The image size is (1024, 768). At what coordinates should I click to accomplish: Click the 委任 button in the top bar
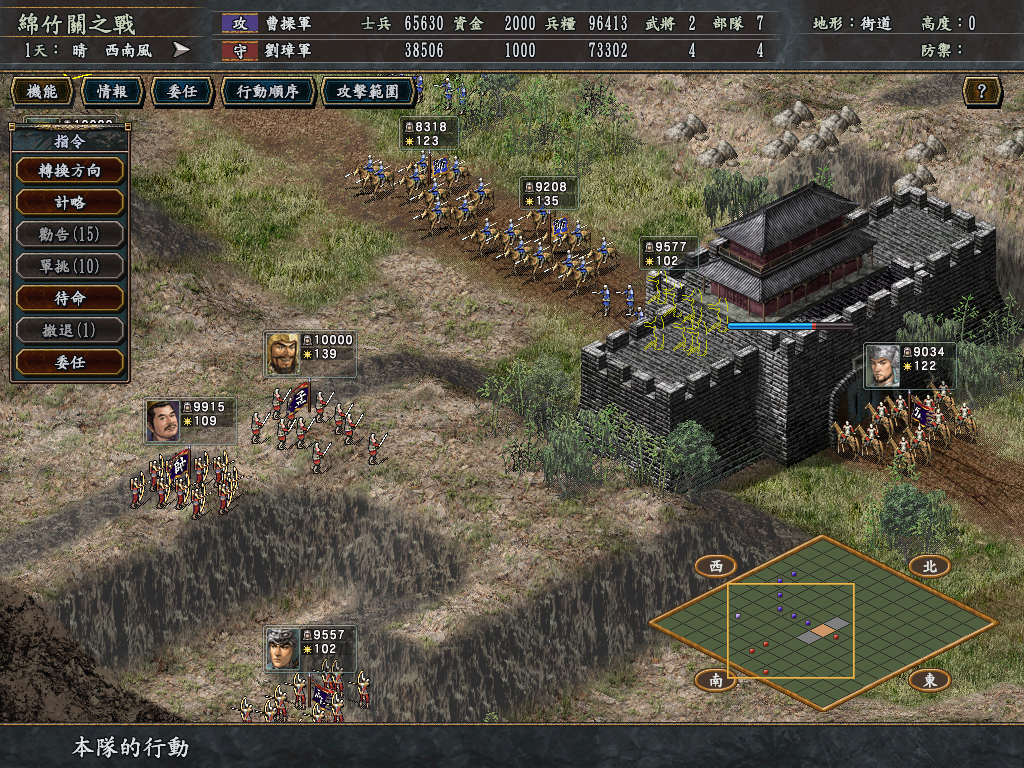181,92
